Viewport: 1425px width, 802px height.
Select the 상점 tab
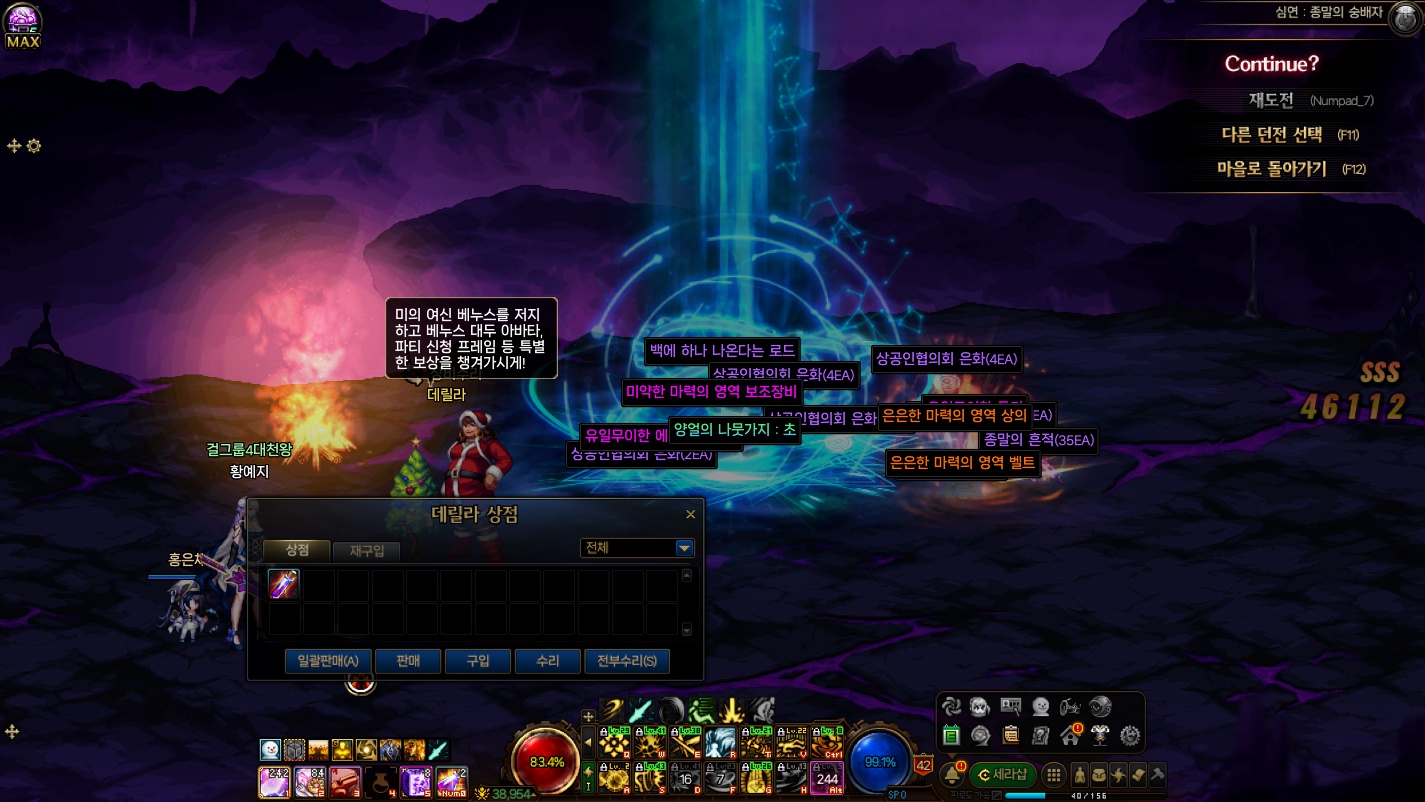pyautogui.click(x=297, y=550)
